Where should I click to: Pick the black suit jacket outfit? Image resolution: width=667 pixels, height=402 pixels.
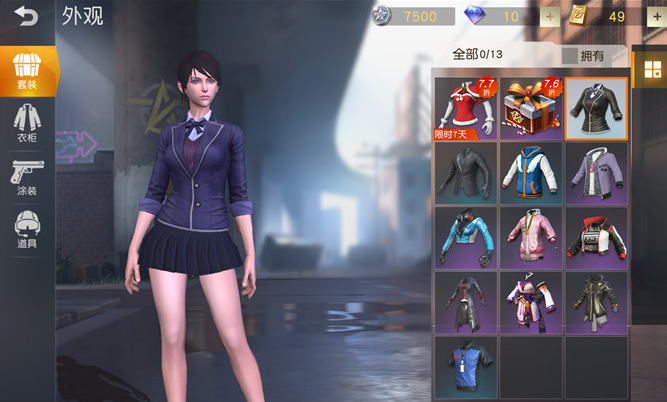[x=466, y=172]
